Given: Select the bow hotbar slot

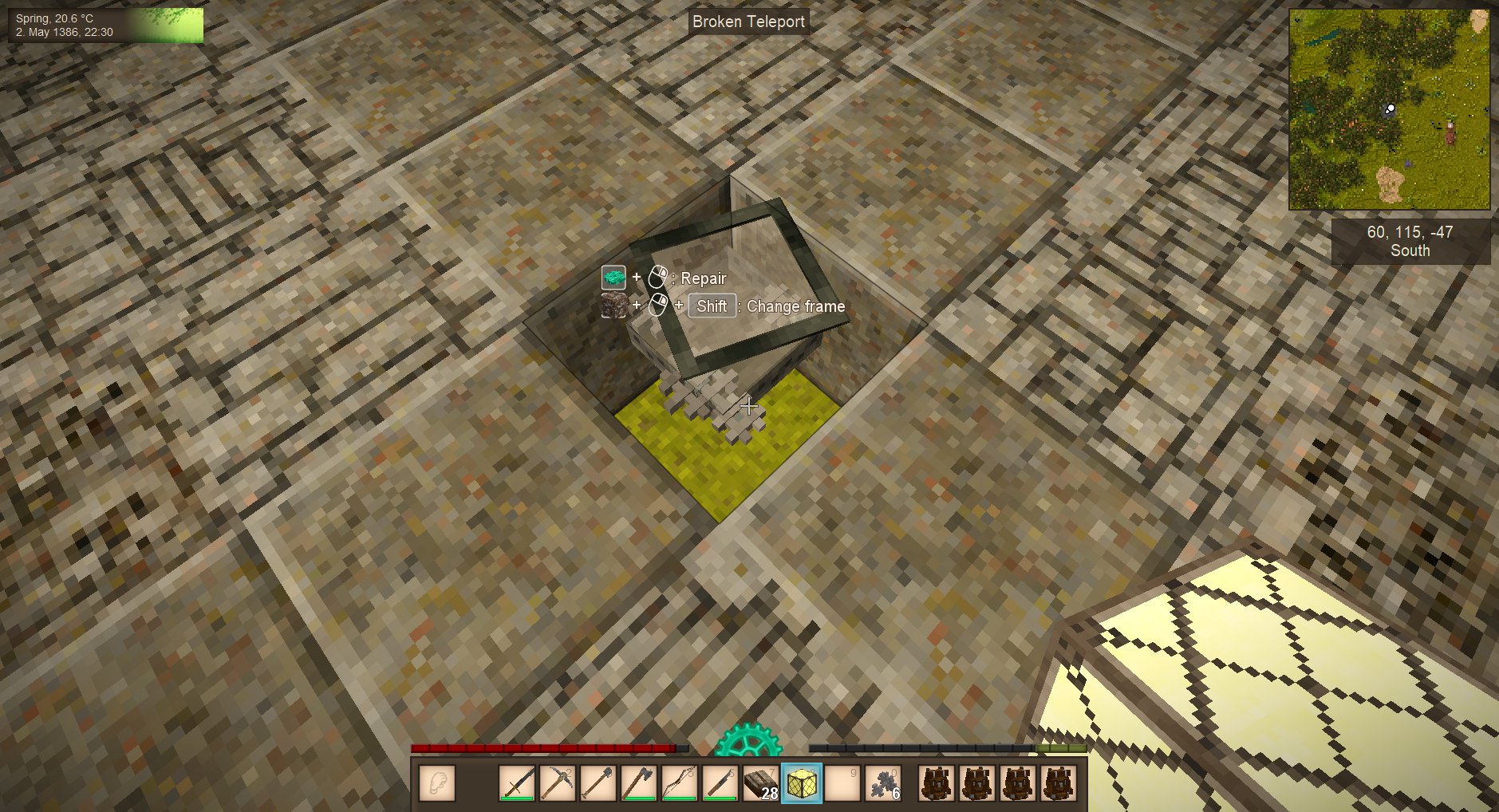Looking at the screenshot, I should coord(680,782).
